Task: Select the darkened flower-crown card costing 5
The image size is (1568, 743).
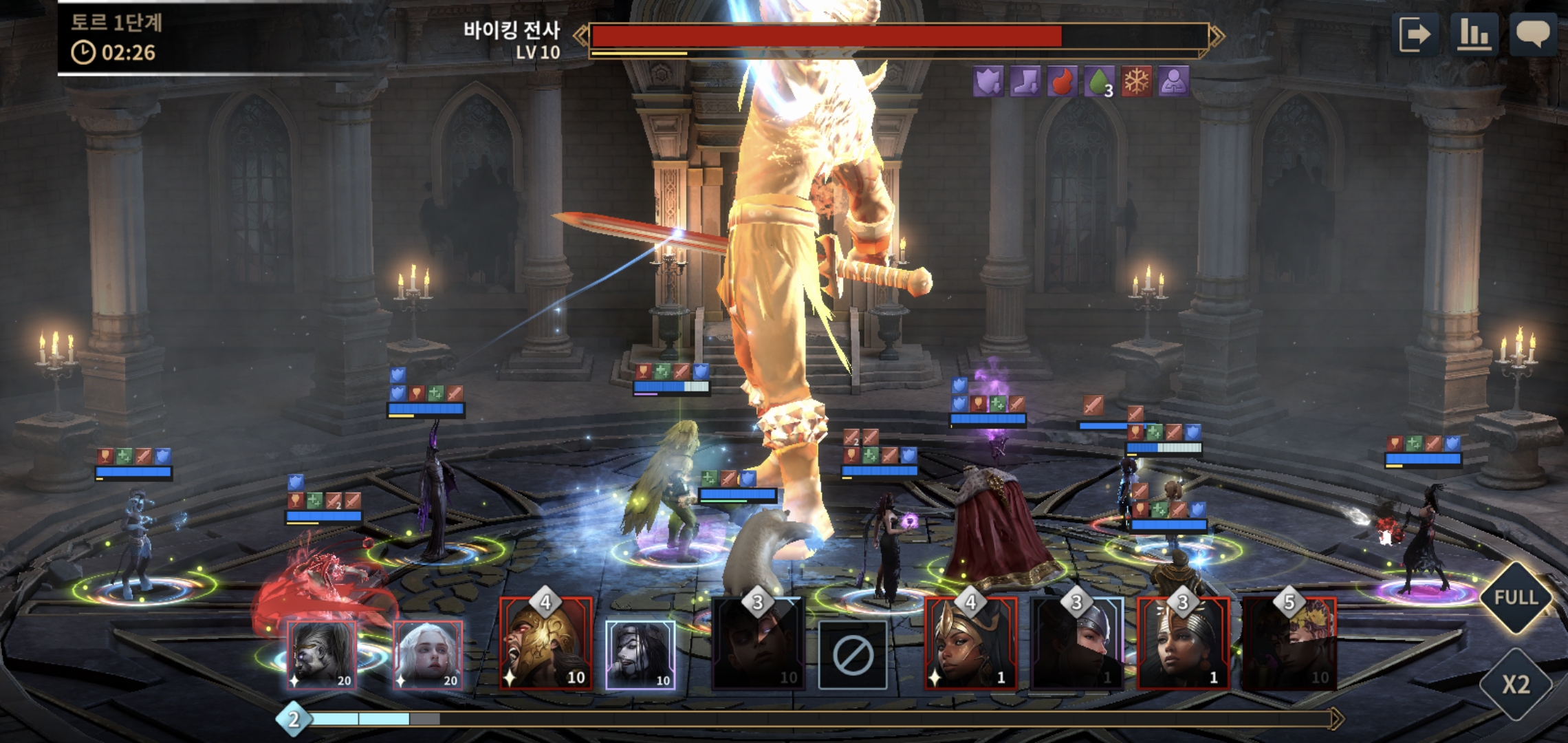Action: click(x=1289, y=643)
